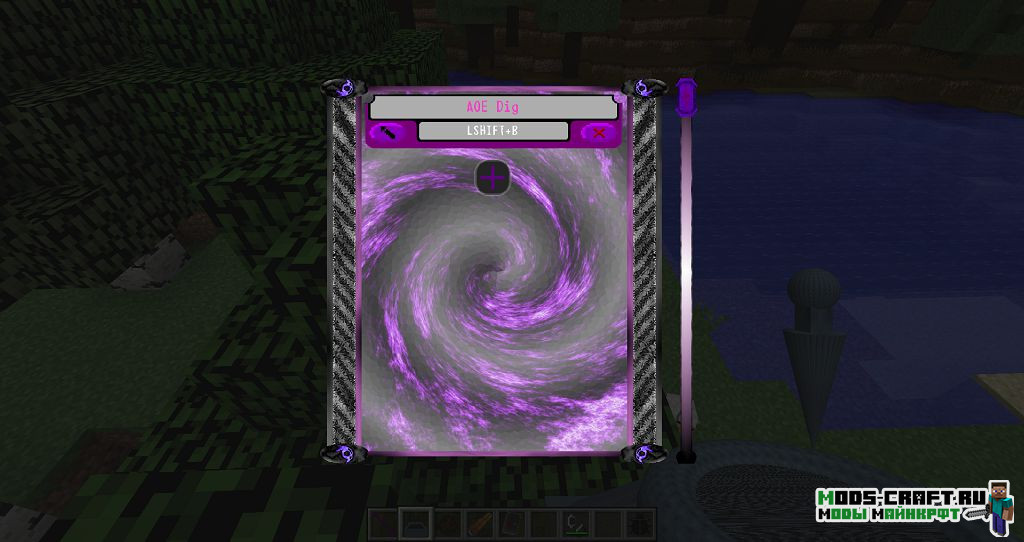The width and height of the screenshot is (1024, 542).
Task: Click the LSHIFT+B keybind box
Action: pyautogui.click(x=493, y=131)
